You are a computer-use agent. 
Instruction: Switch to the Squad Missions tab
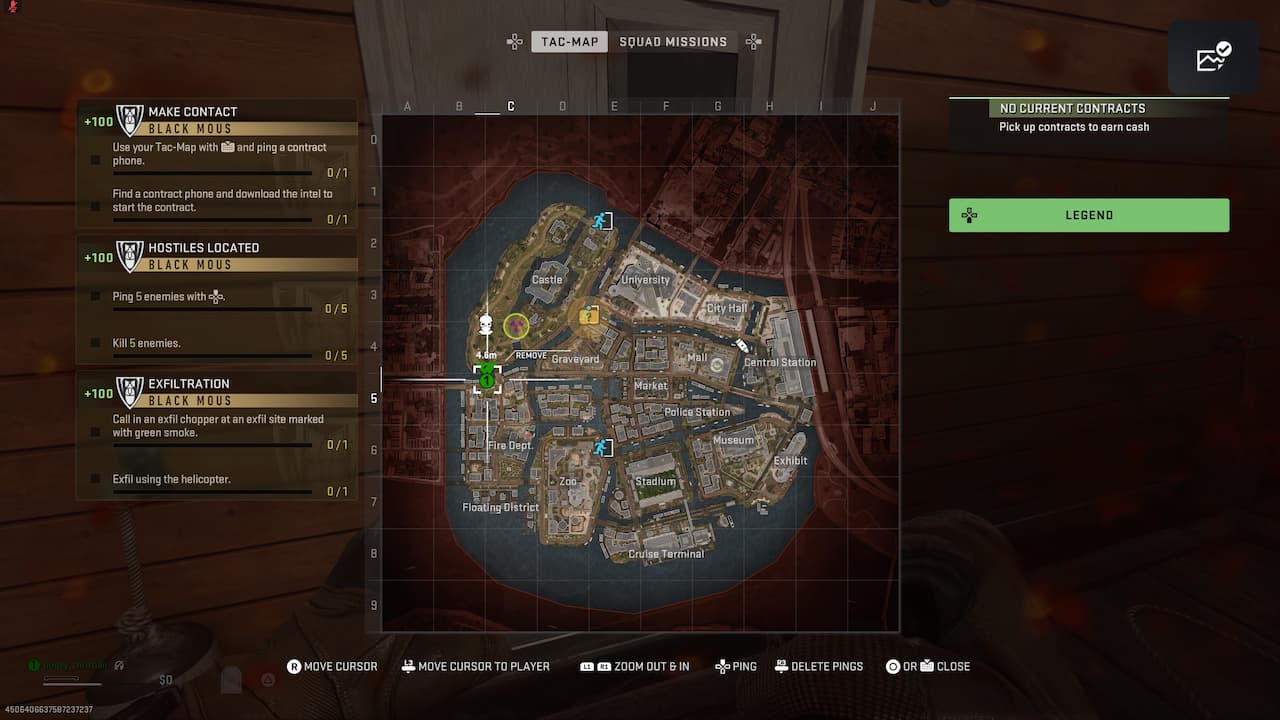click(674, 41)
